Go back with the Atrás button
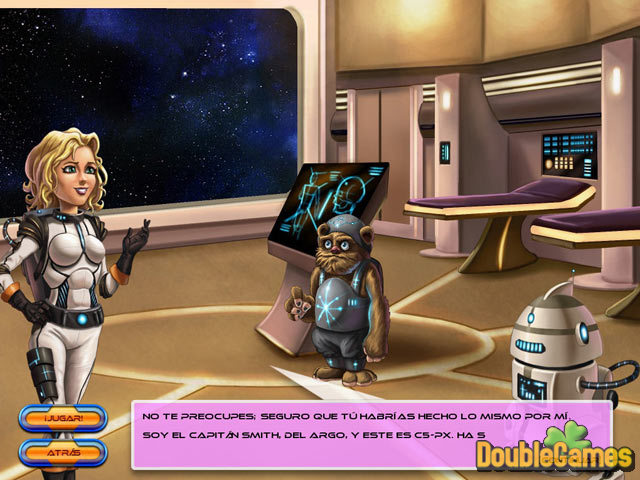The image size is (640, 480). click(x=62, y=451)
